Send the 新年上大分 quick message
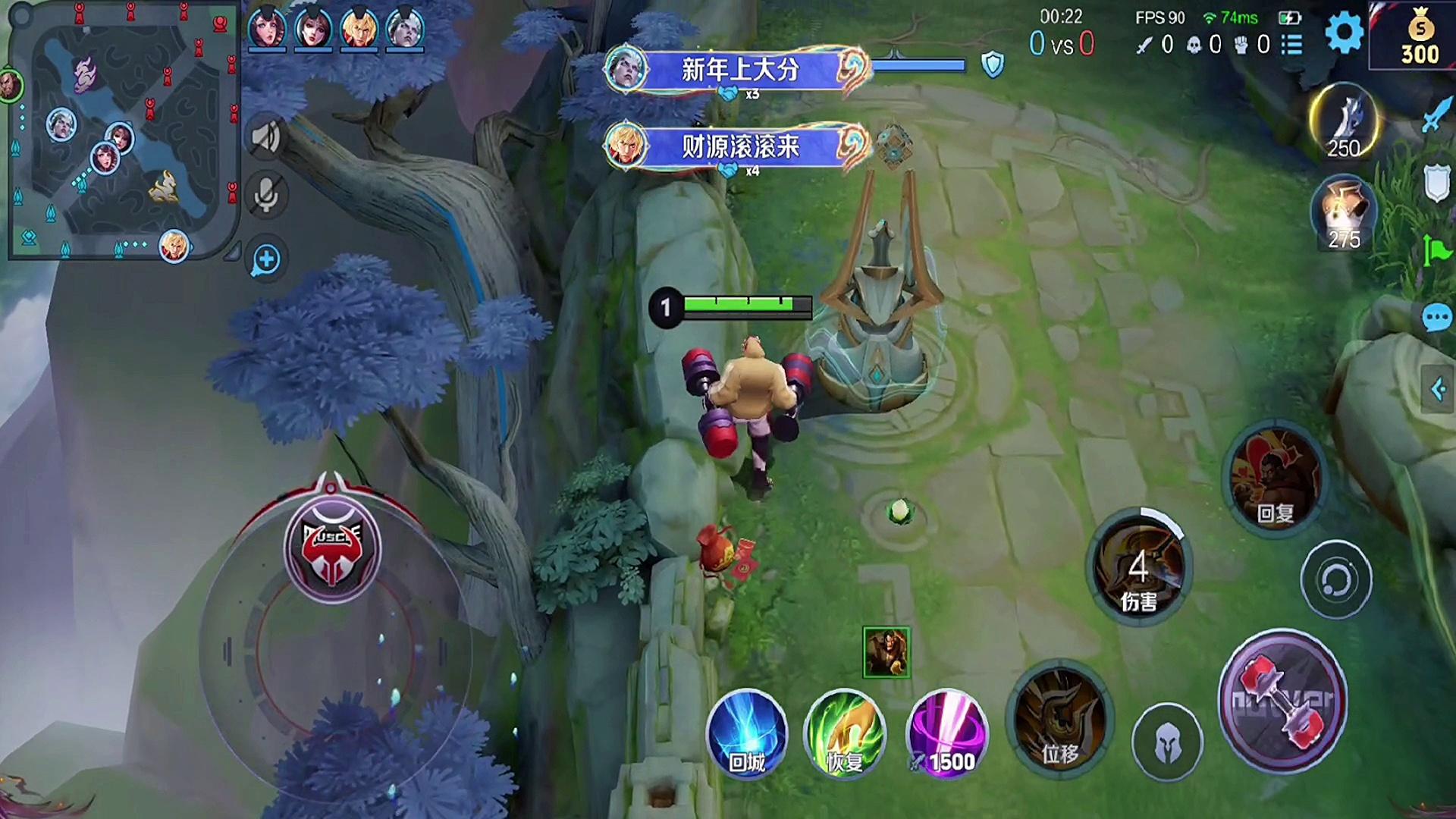This screenshot has height=819, width=1456. 739,71
